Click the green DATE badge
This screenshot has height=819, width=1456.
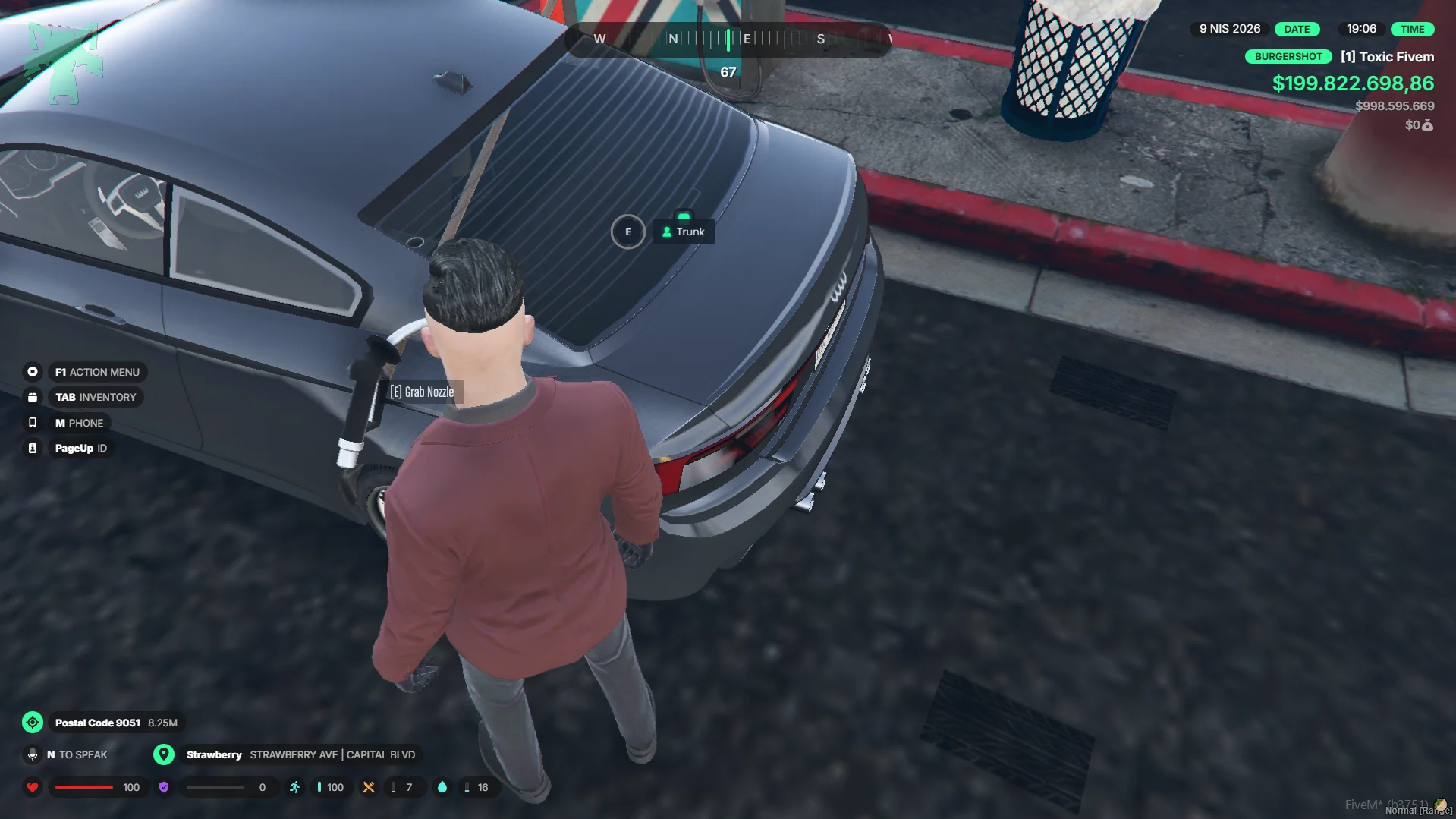click(1297, 29)
